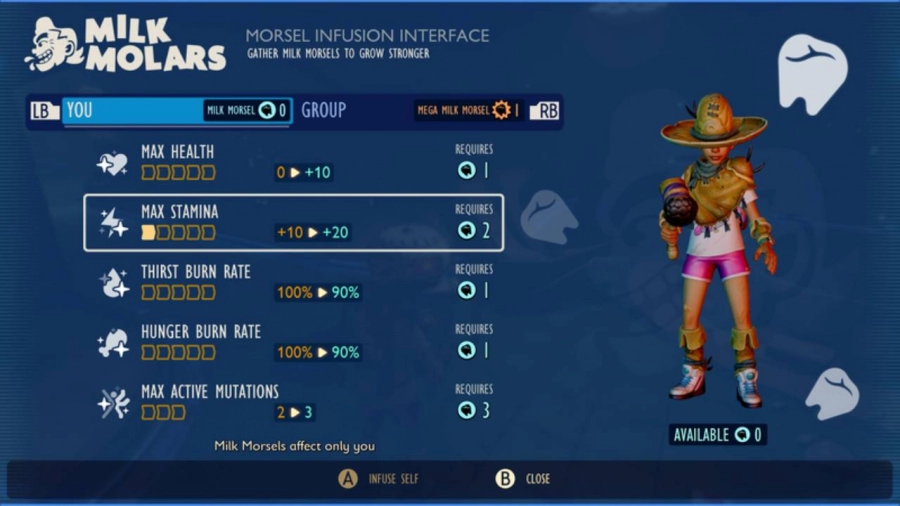
Task: Select the Max Stamina upgrade row
Action: (x=293, y=222)
